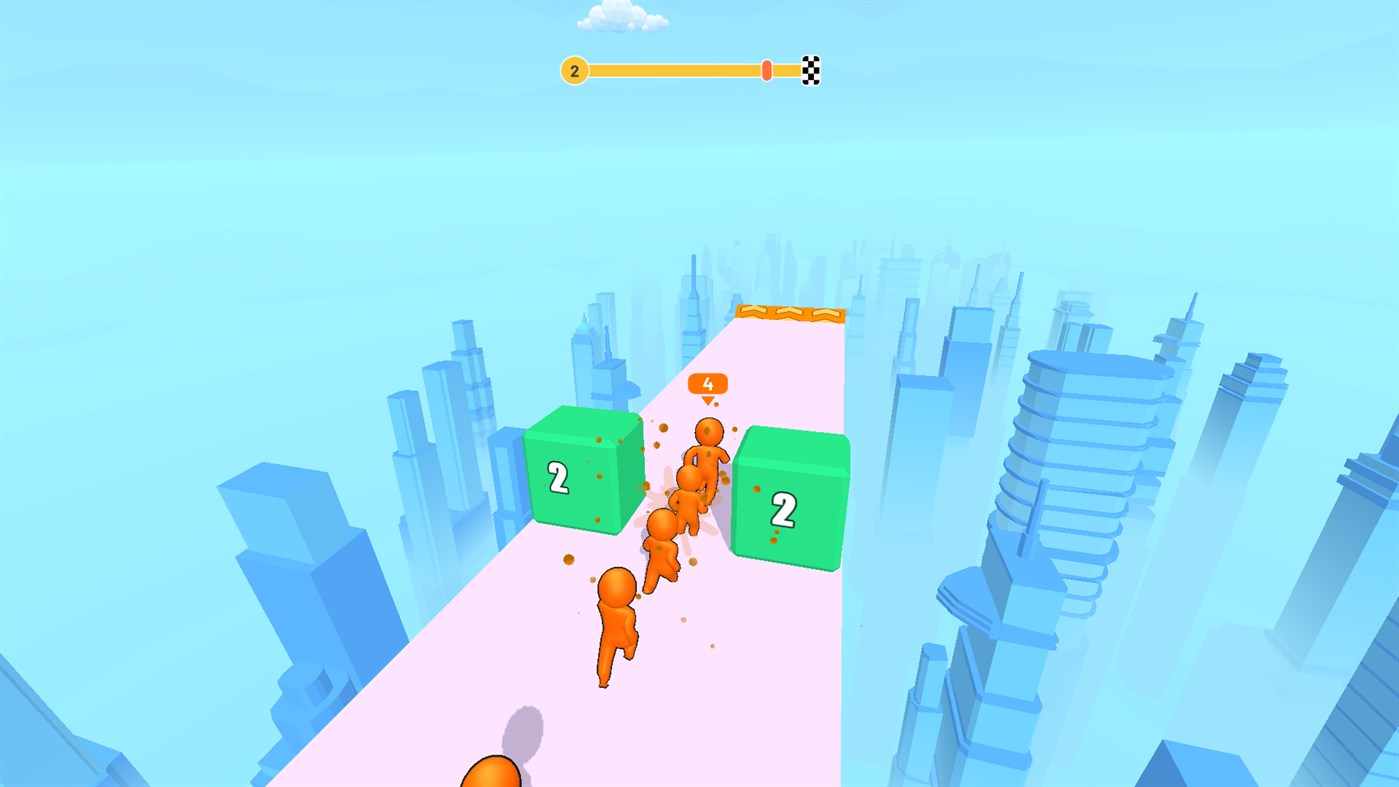
Task: Tap the orange hurdle at the finish line
Action: pos(790,311)
